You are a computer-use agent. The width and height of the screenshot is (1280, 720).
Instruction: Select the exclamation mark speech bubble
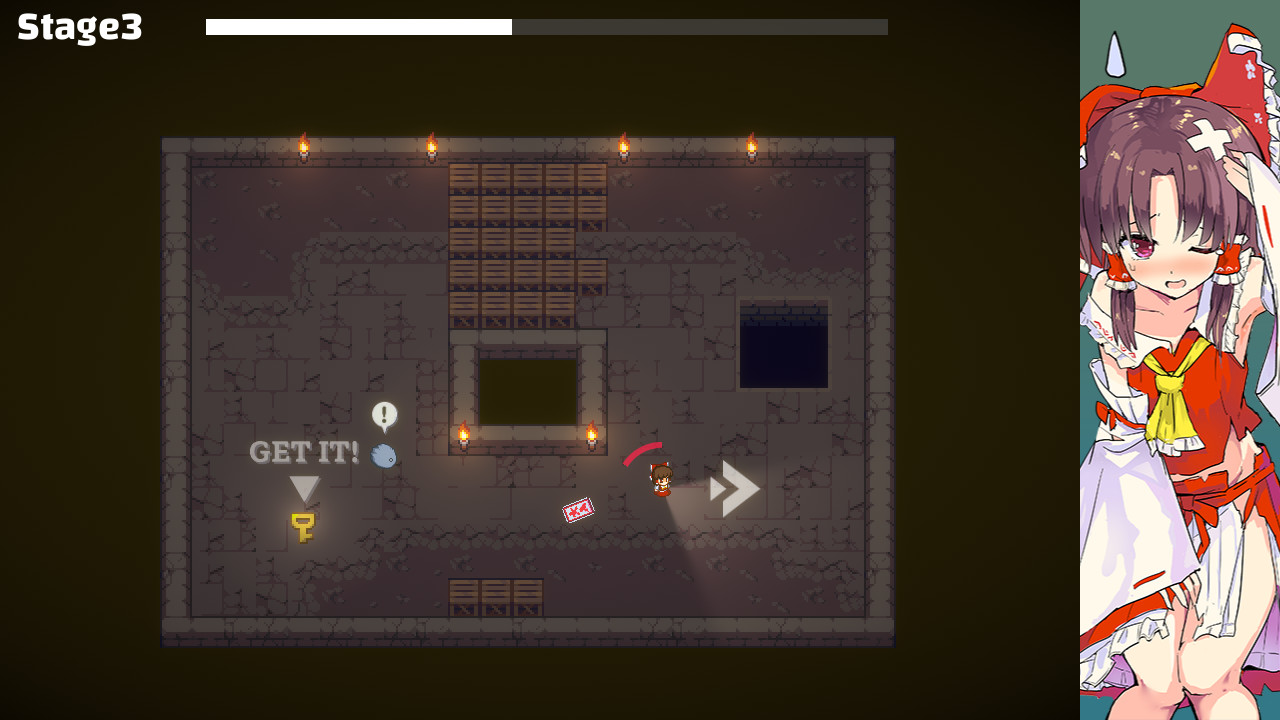point(383,413)
